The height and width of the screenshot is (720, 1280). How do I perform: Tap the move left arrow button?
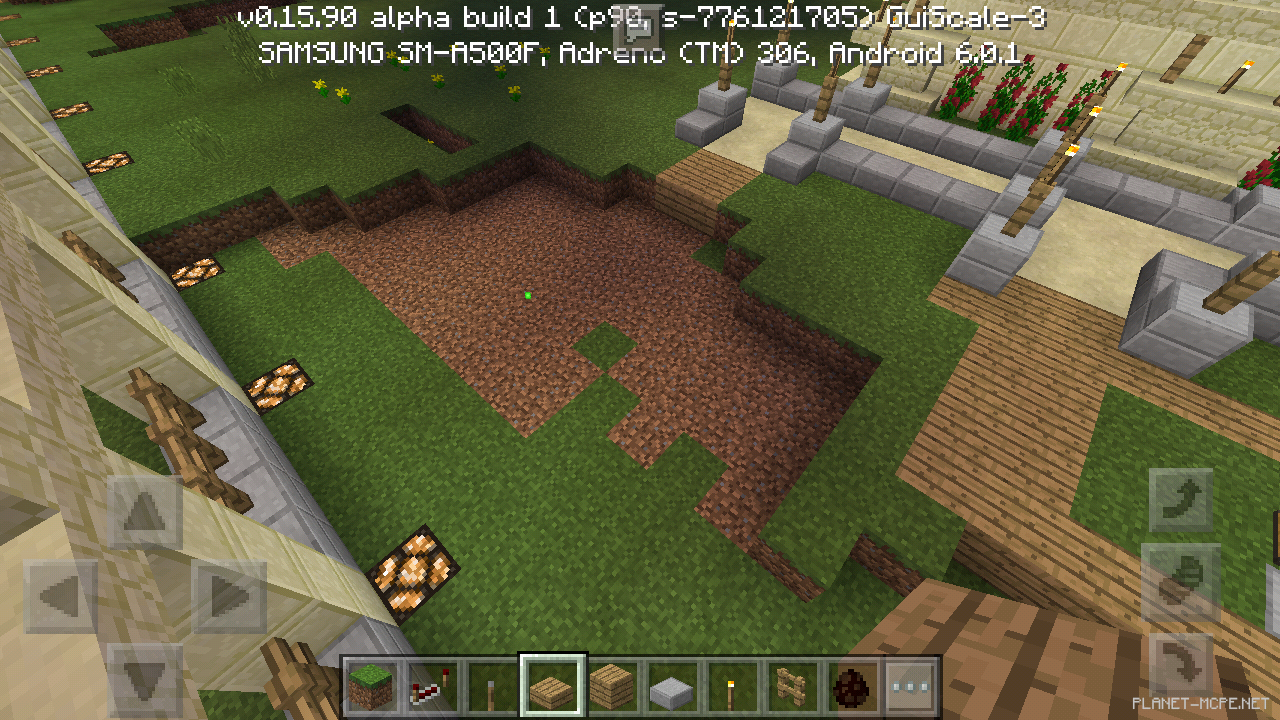[x=60, y=597]
